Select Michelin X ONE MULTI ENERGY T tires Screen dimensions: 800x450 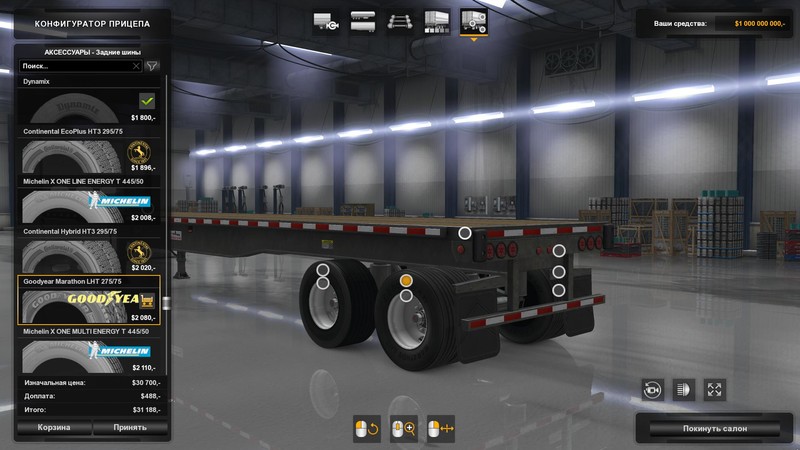click(88, 353)
